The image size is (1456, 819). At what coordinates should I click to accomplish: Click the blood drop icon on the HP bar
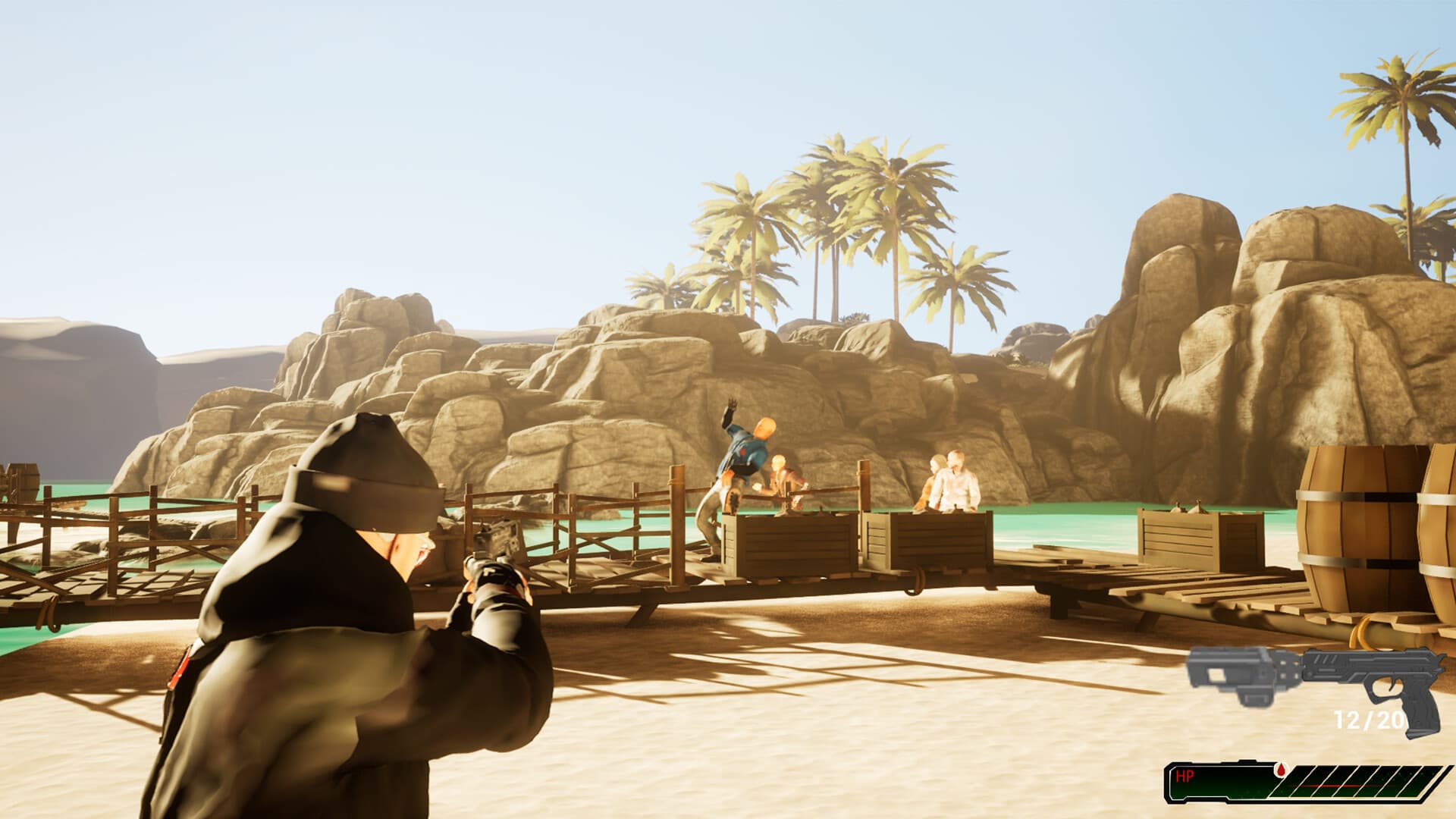pyautogui.click(x=1281, y=771)
